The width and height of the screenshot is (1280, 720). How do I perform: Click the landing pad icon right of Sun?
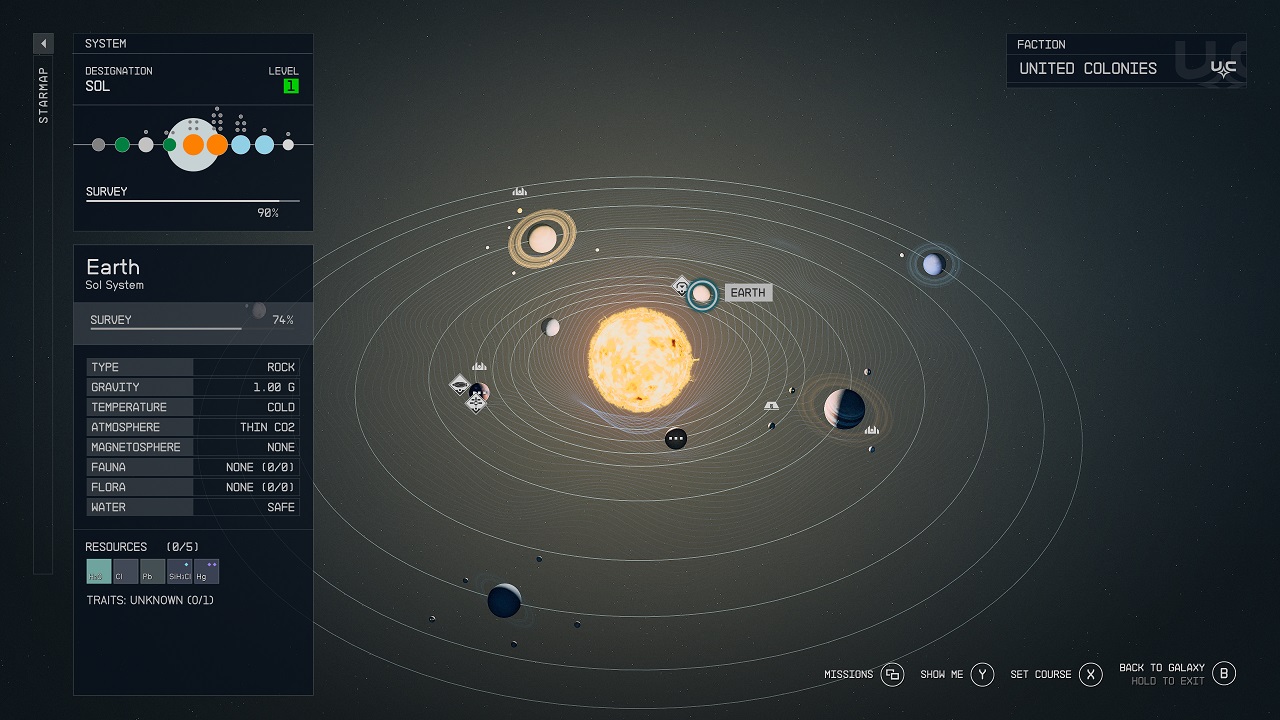click(771, 406)
